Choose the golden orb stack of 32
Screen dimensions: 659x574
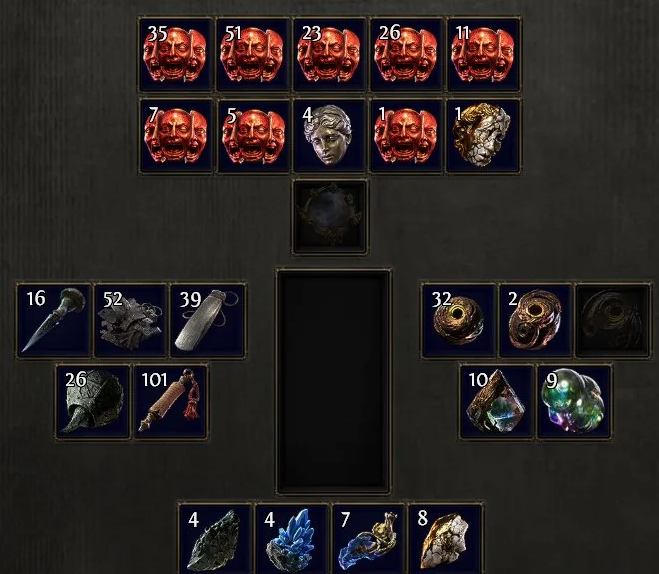[458, 320]
